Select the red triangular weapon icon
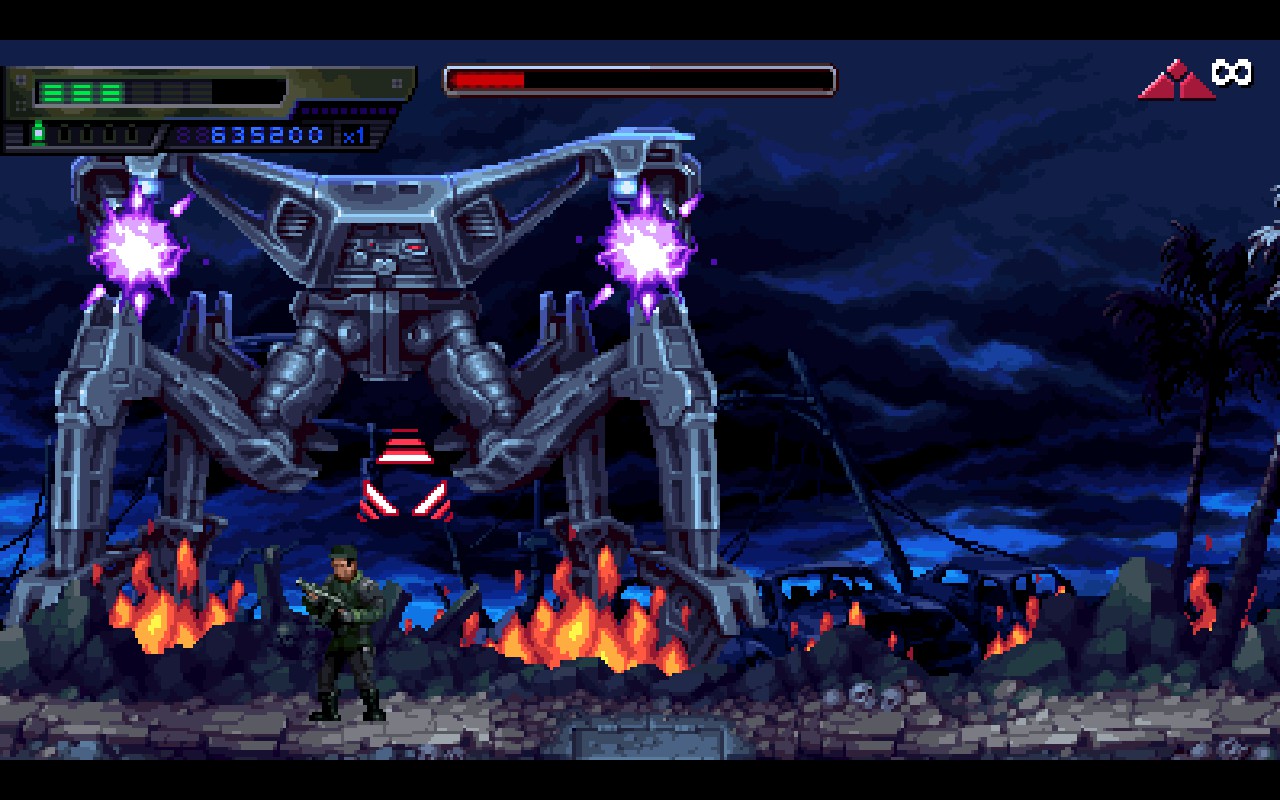1280x800 pixels. click(x=1176, y=81)
